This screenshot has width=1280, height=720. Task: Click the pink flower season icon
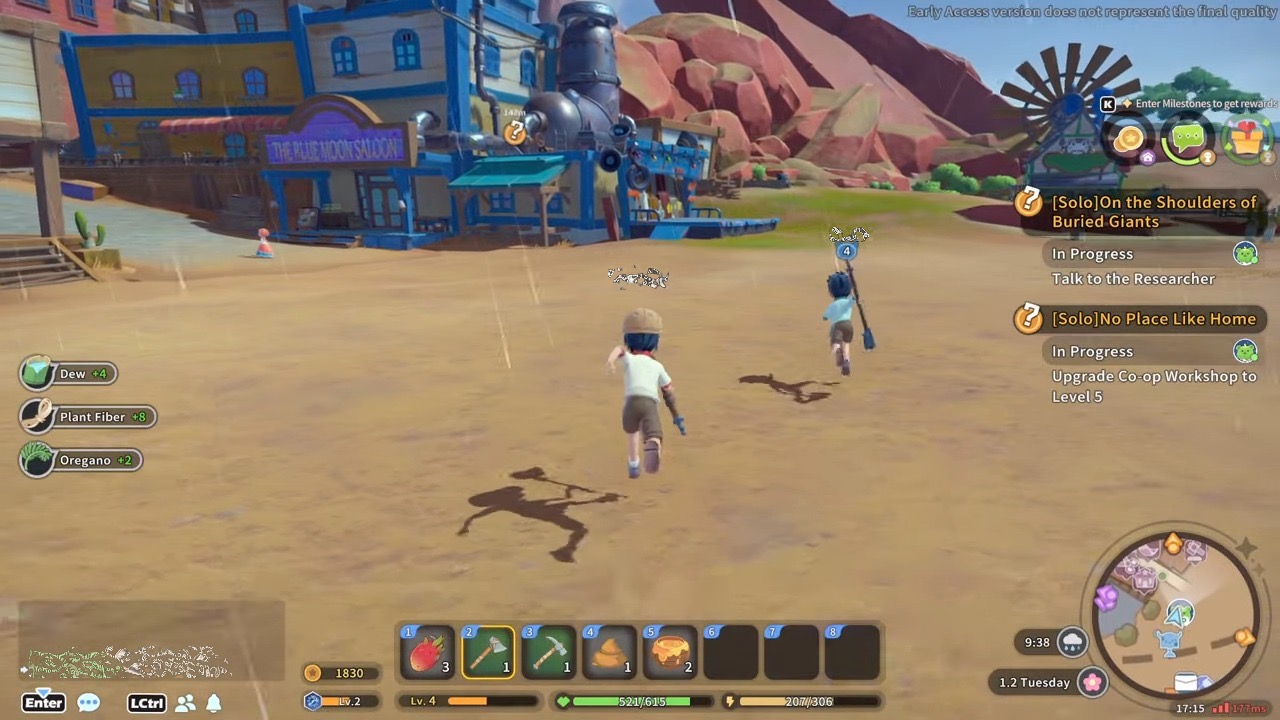click(1092, 682)
